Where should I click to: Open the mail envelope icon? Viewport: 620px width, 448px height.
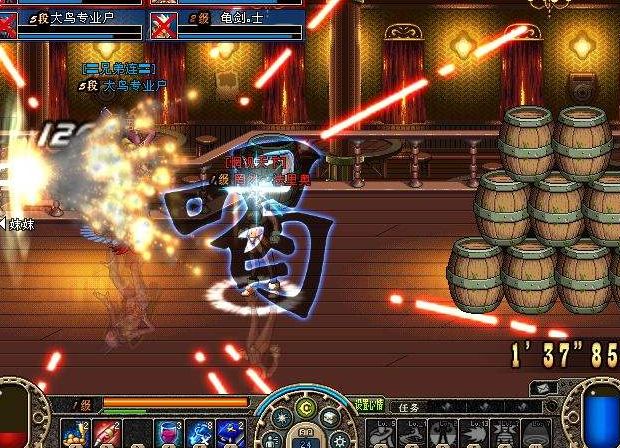[x=541, y=387]
